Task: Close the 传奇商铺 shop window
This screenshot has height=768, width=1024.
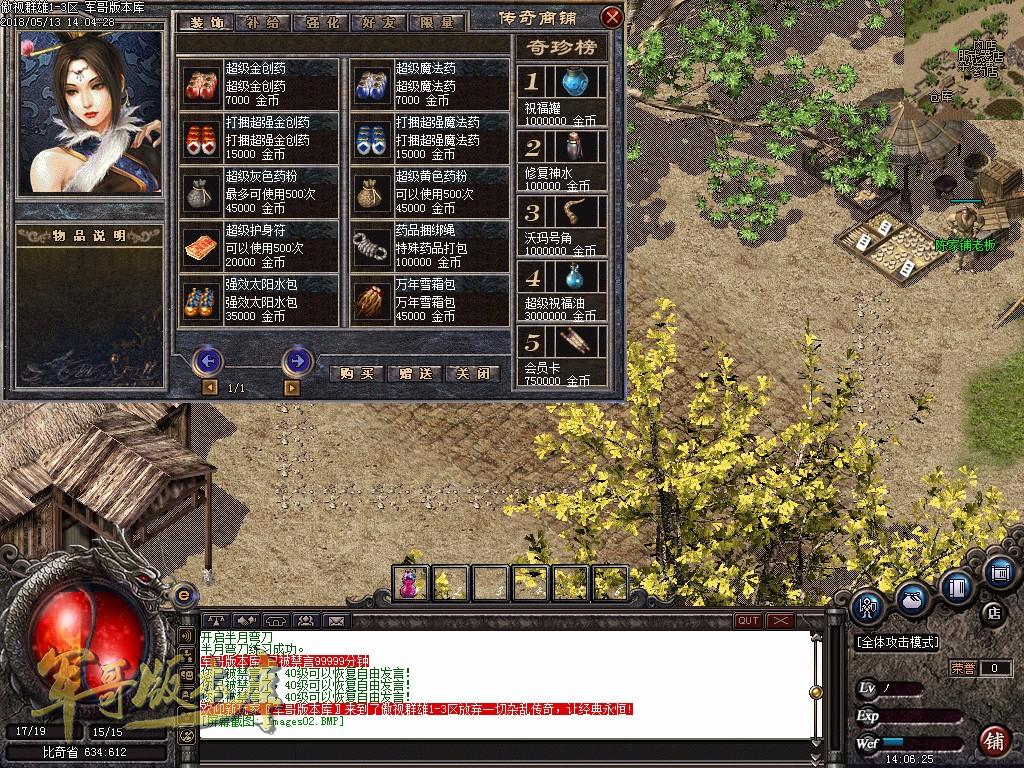Action: [x=611, y=18]
